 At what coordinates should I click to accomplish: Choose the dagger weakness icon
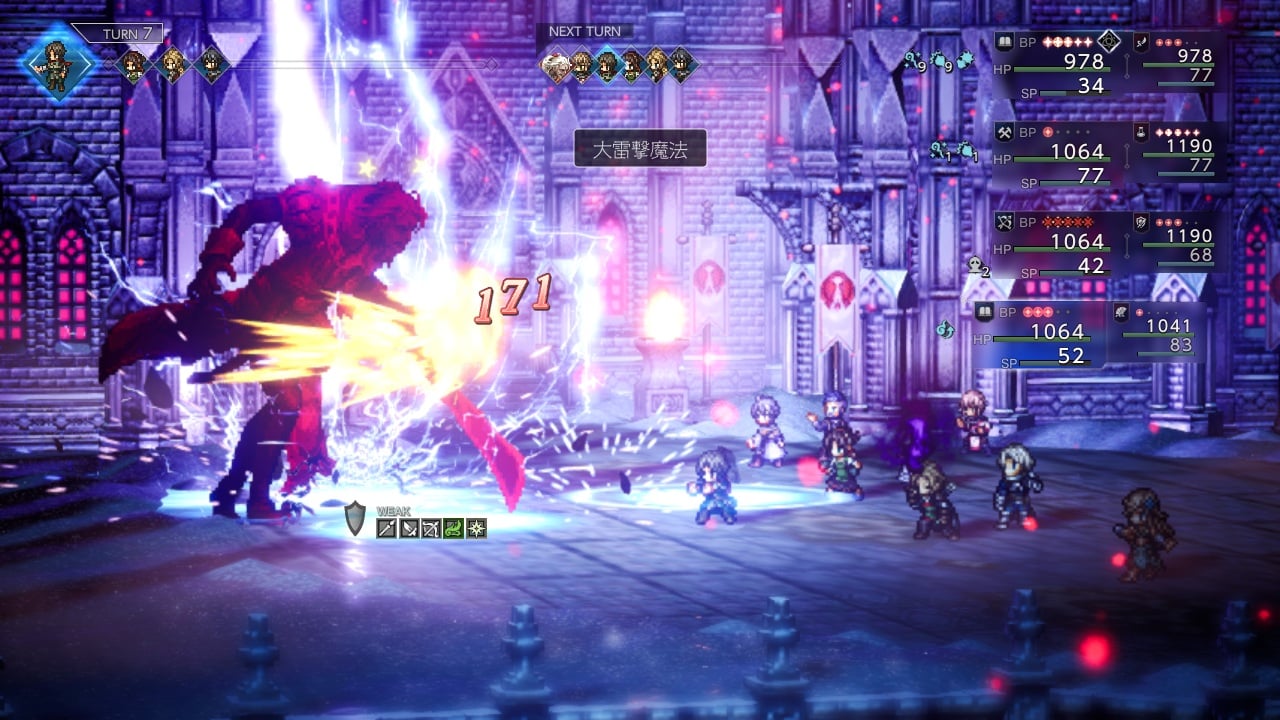409,528
